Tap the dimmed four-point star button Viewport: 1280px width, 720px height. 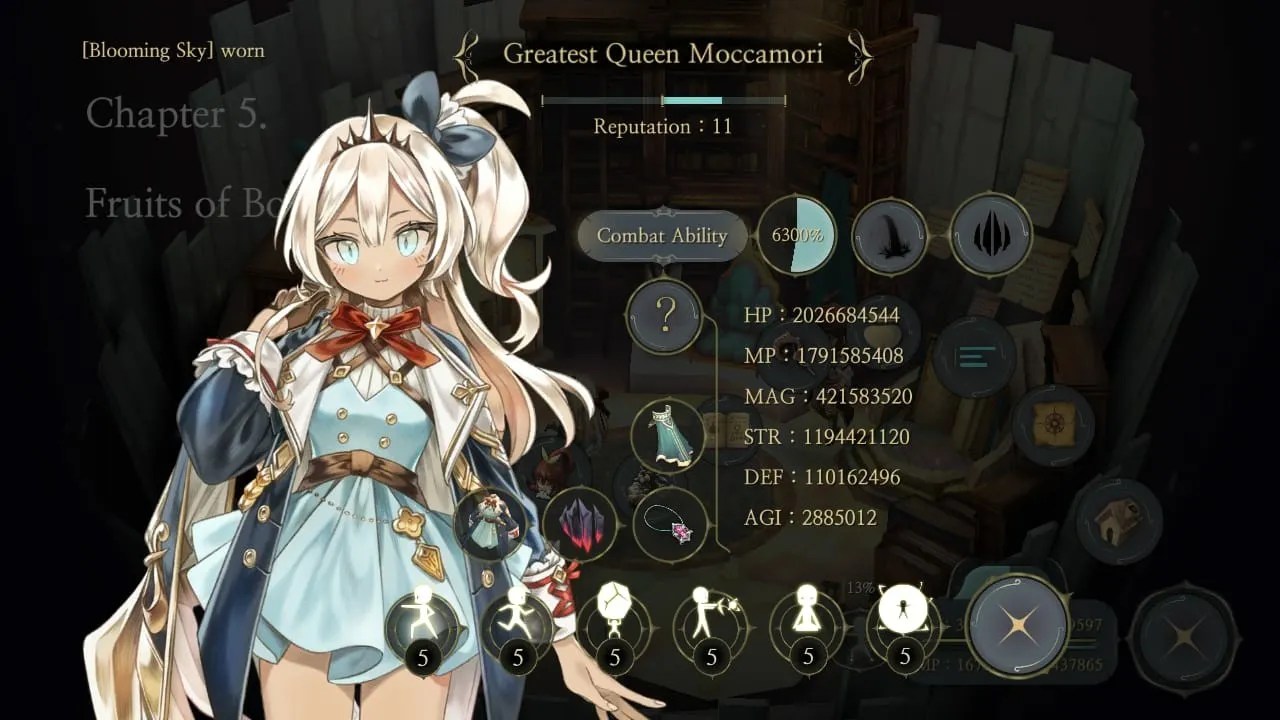point(1185,636)
